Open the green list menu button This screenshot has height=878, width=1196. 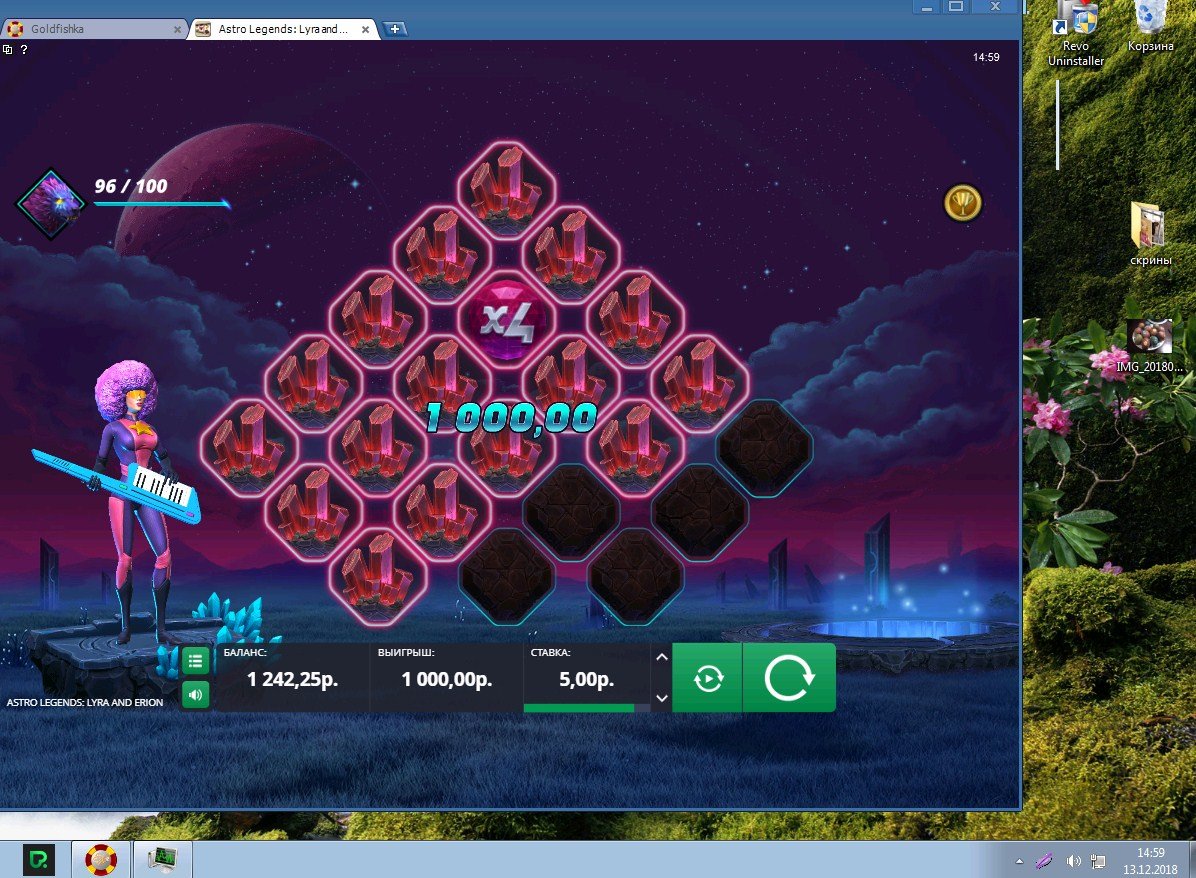pyautogui.click(x=196, y=661)
